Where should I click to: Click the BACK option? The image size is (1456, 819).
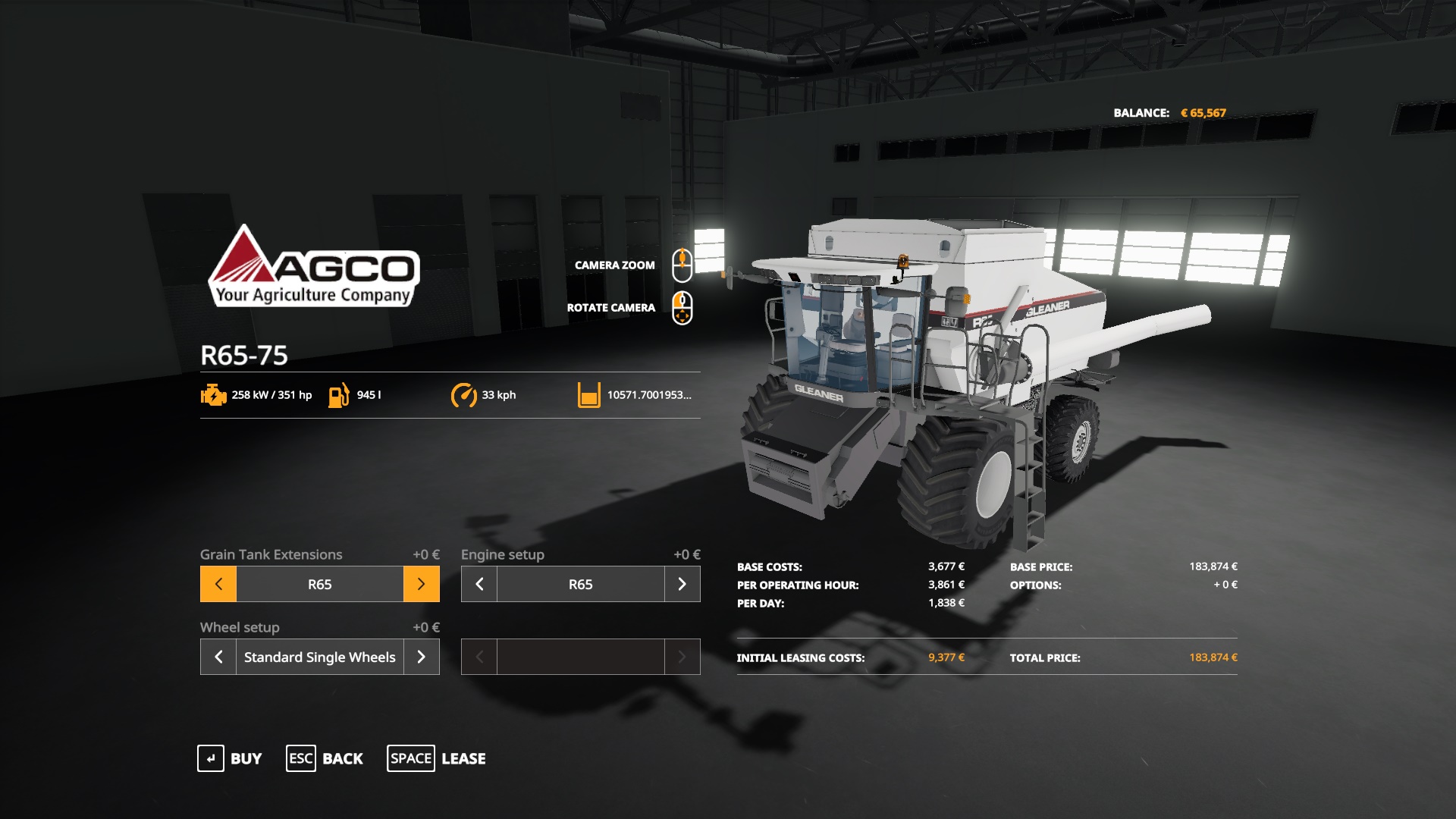tap(342, 758)
